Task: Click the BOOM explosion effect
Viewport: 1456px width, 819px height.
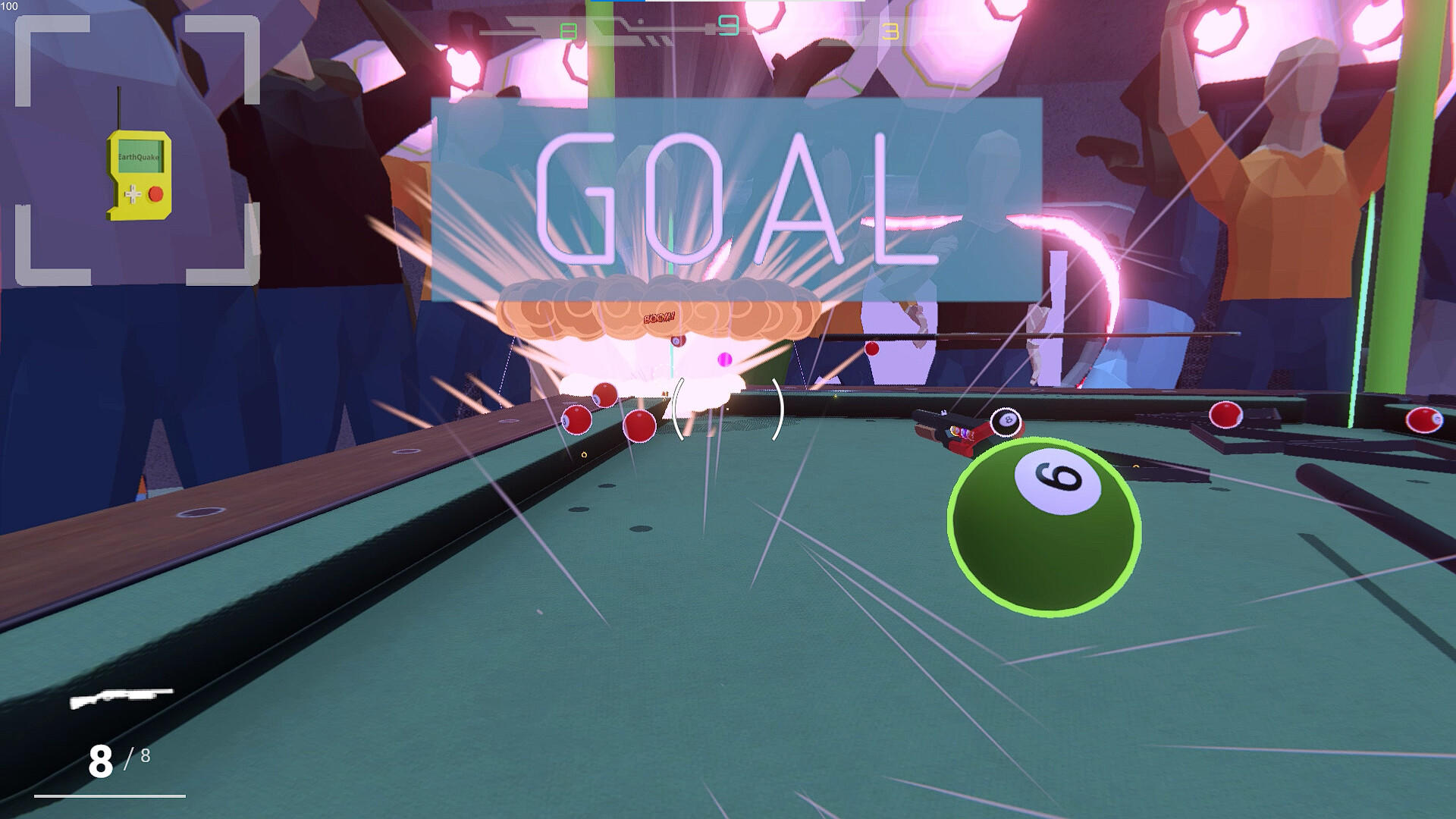Action: [660, 318]
